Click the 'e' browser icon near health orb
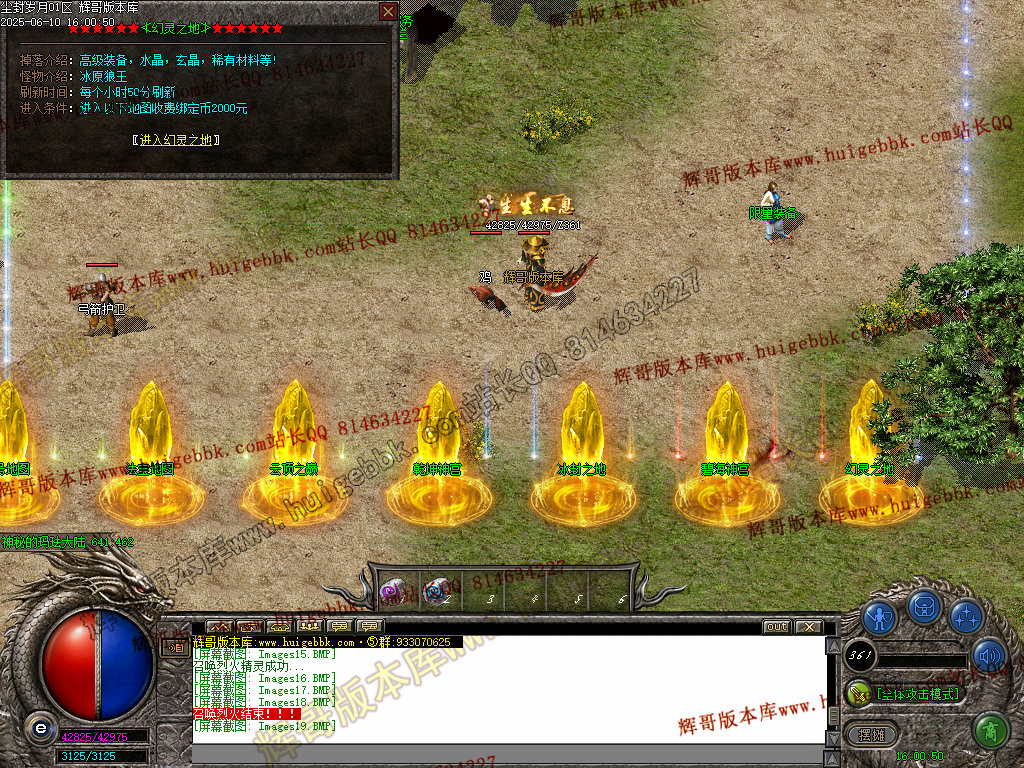 [x=40, y=728]
